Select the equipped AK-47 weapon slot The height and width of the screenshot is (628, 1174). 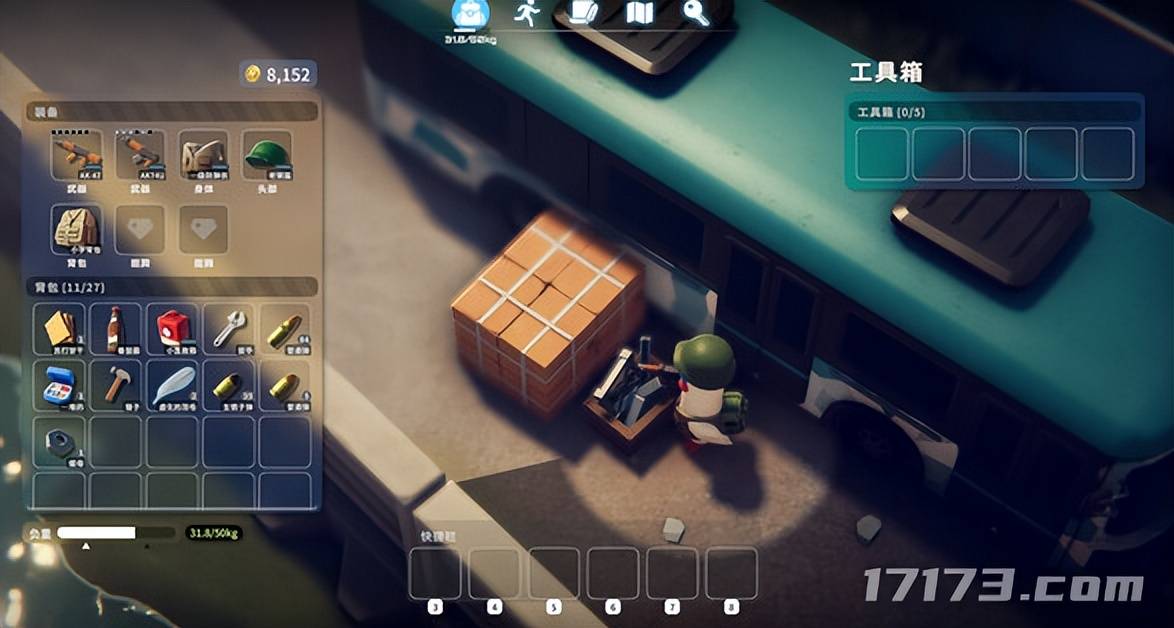tap(76, 155)
